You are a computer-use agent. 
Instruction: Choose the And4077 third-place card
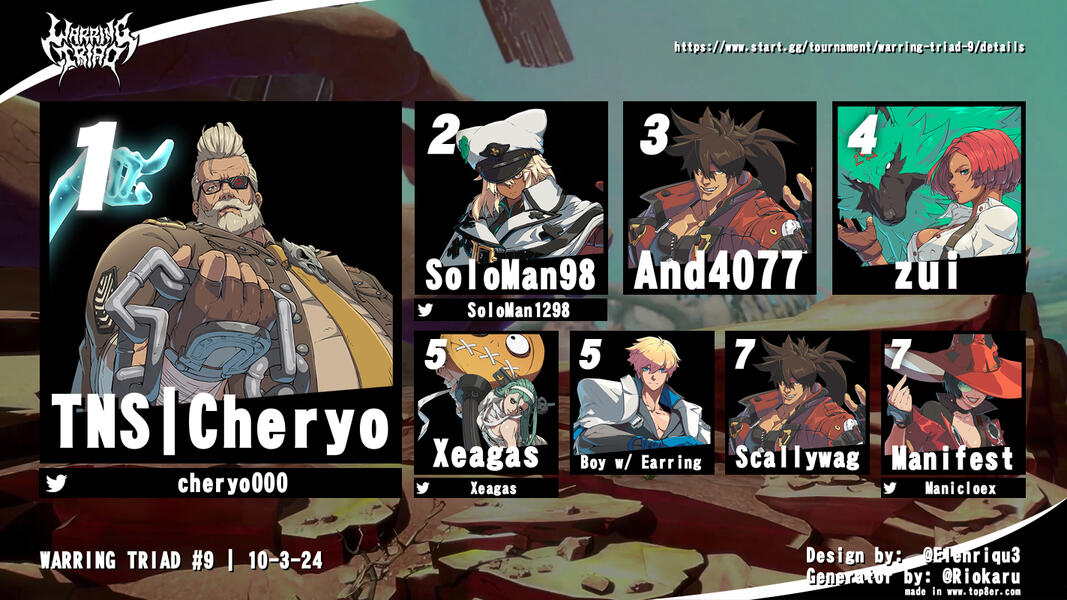pos(719,196)
